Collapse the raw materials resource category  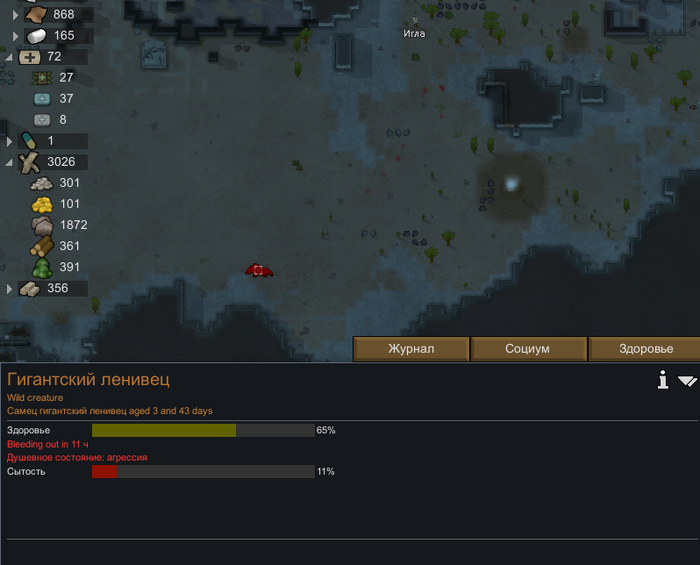click(9, 162)
